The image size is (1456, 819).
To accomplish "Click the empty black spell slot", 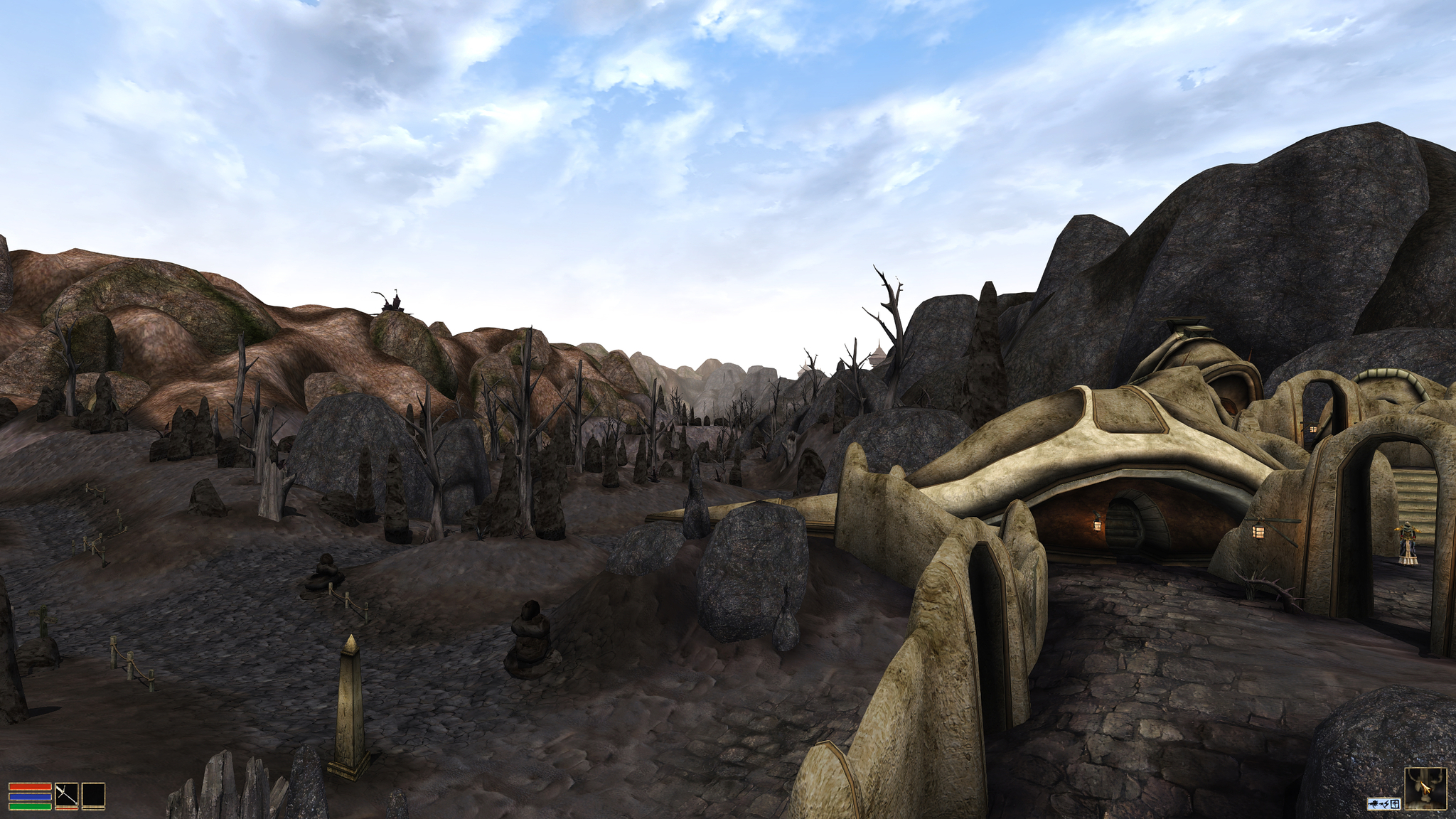I will pyautogui.click(x=93, y=796).
